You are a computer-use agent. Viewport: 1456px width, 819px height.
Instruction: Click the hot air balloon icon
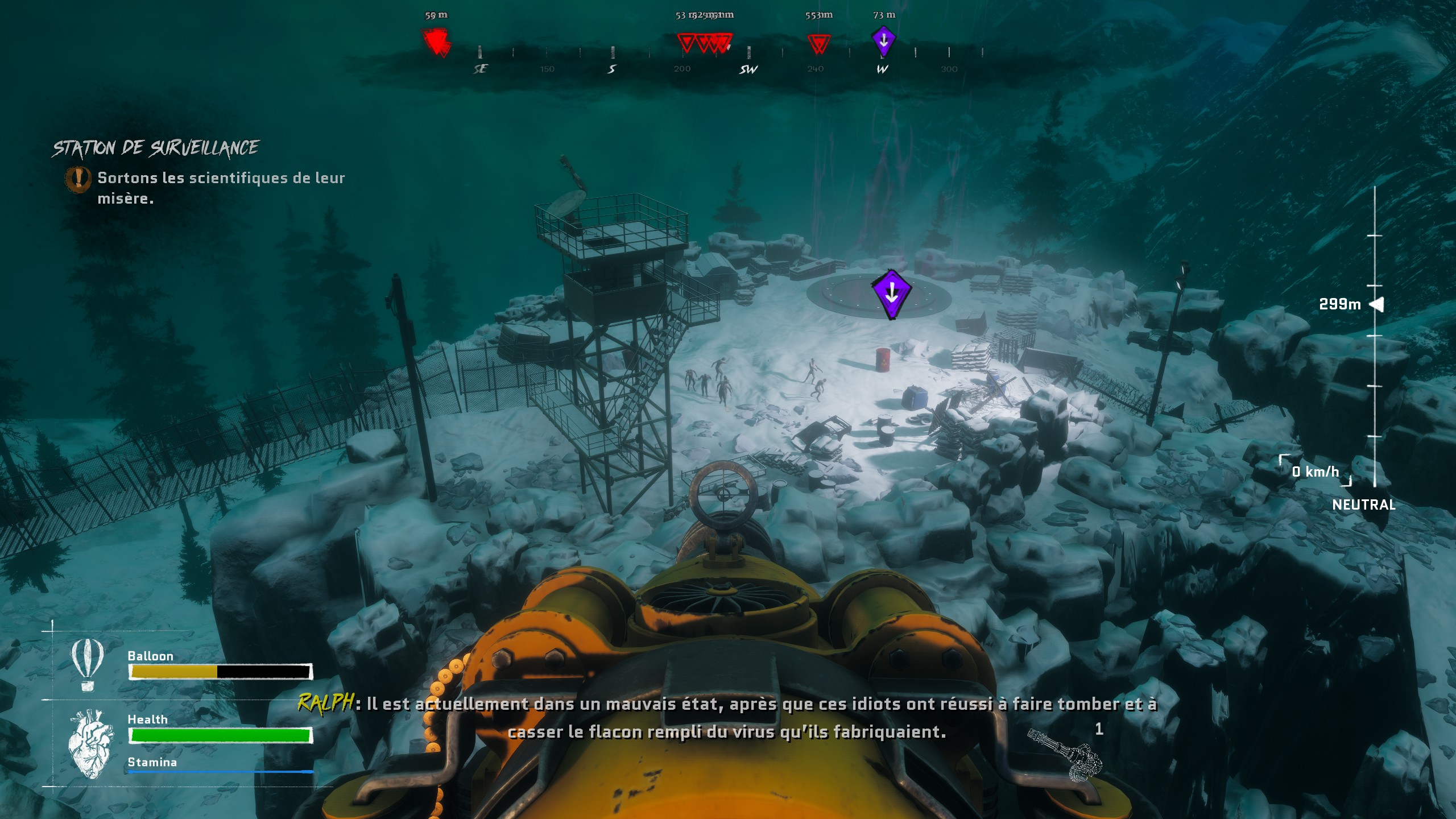pyautogui.click(x=87, y=664)
